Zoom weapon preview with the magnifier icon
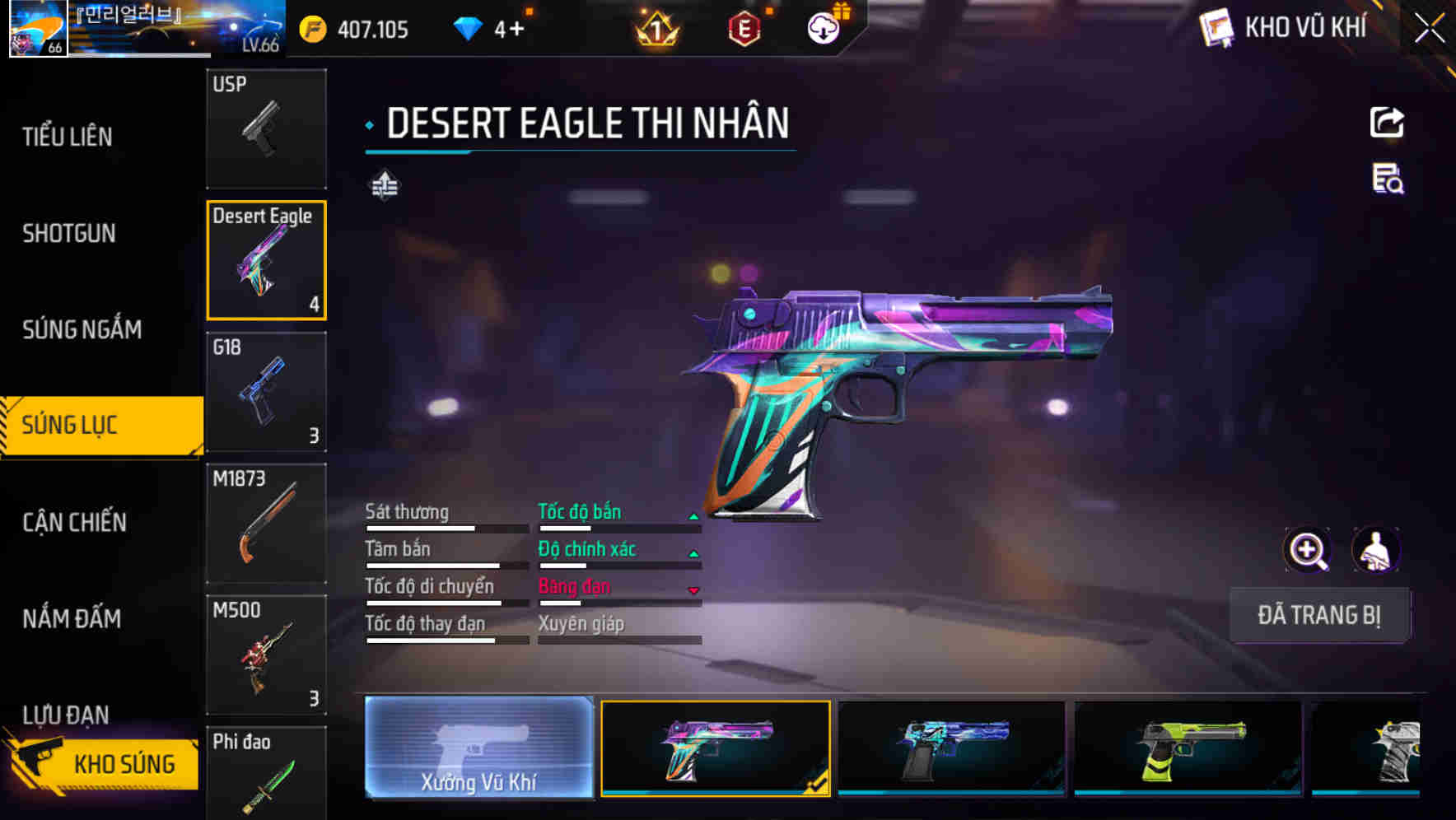The height and width of the screenshot is (820, 1456). tap(1309, 549)
